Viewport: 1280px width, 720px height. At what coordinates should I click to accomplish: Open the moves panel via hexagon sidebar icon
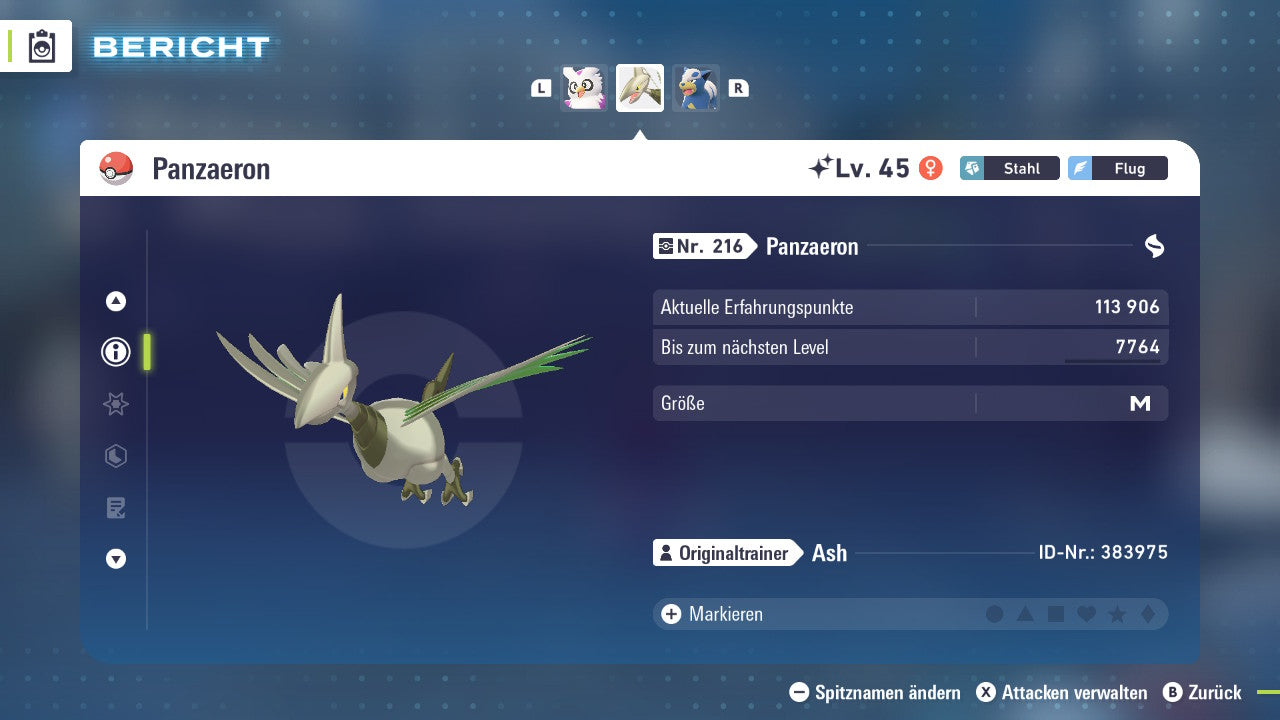[x=115, y=456]
